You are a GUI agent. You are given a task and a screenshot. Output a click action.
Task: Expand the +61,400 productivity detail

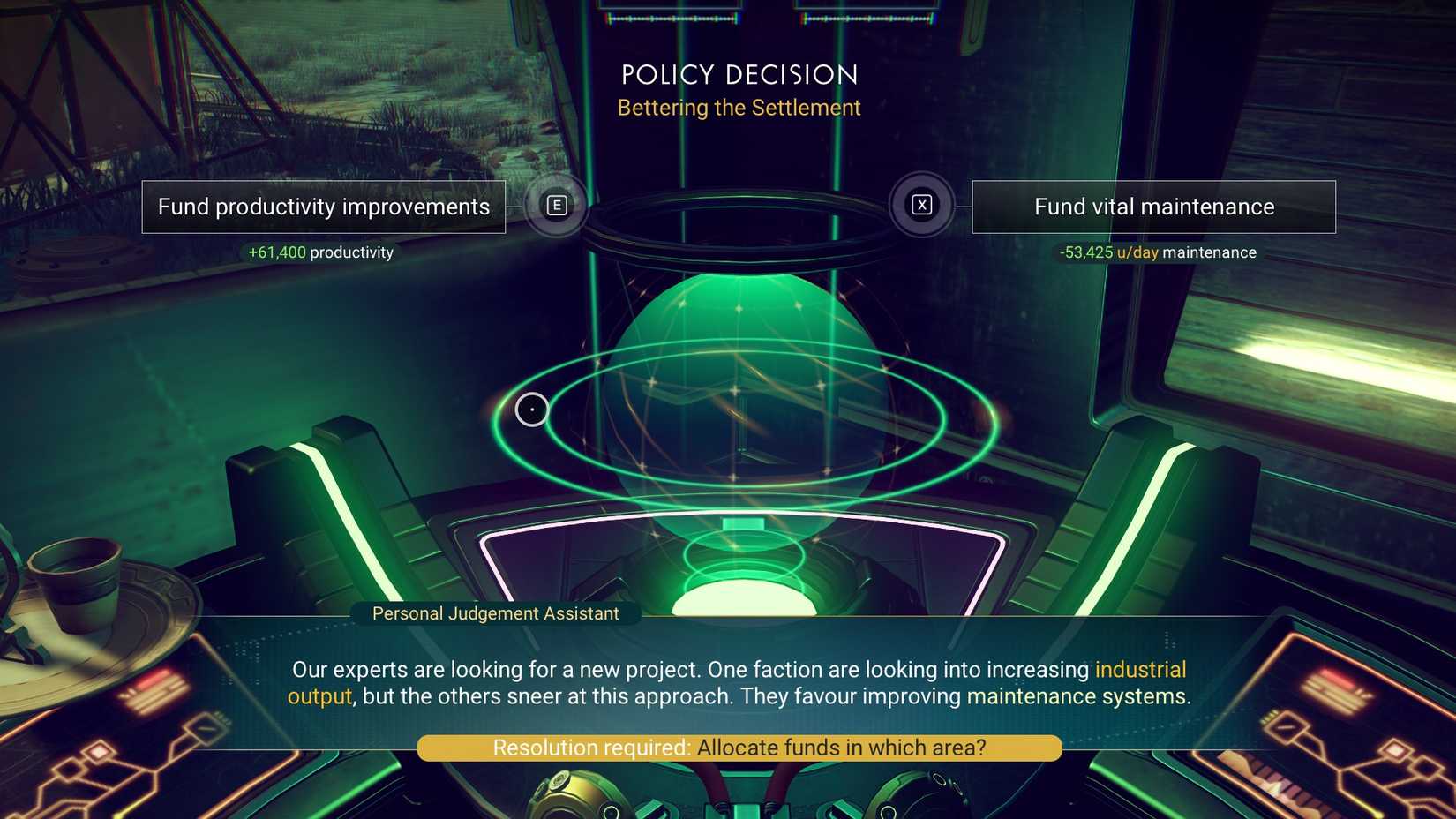(x=319, y=252)
